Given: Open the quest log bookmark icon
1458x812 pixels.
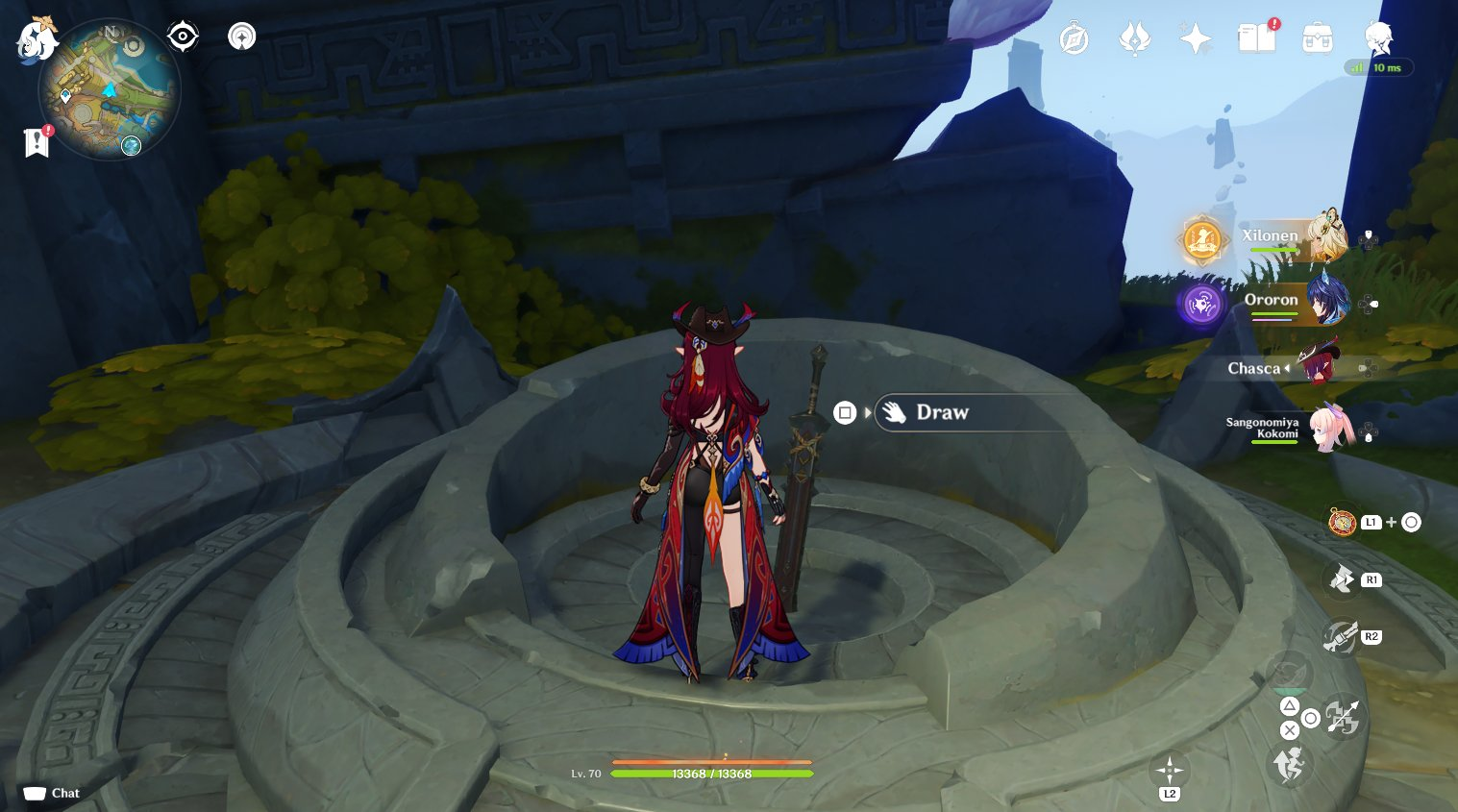Looking at the screenshot, I should (x=37, y=142).
